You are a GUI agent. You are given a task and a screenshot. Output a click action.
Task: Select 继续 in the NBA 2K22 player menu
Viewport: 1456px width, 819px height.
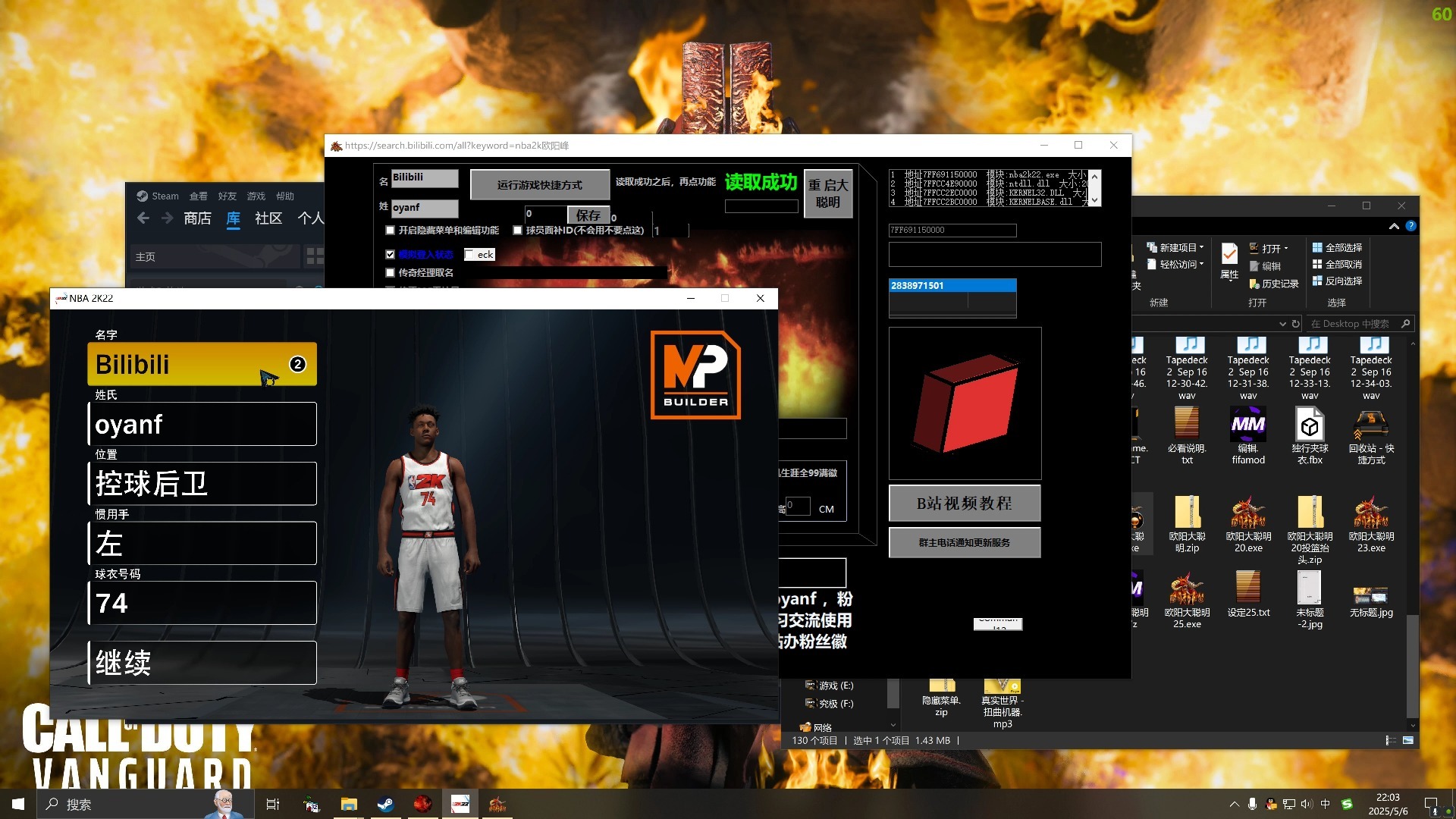pos(202,662)
